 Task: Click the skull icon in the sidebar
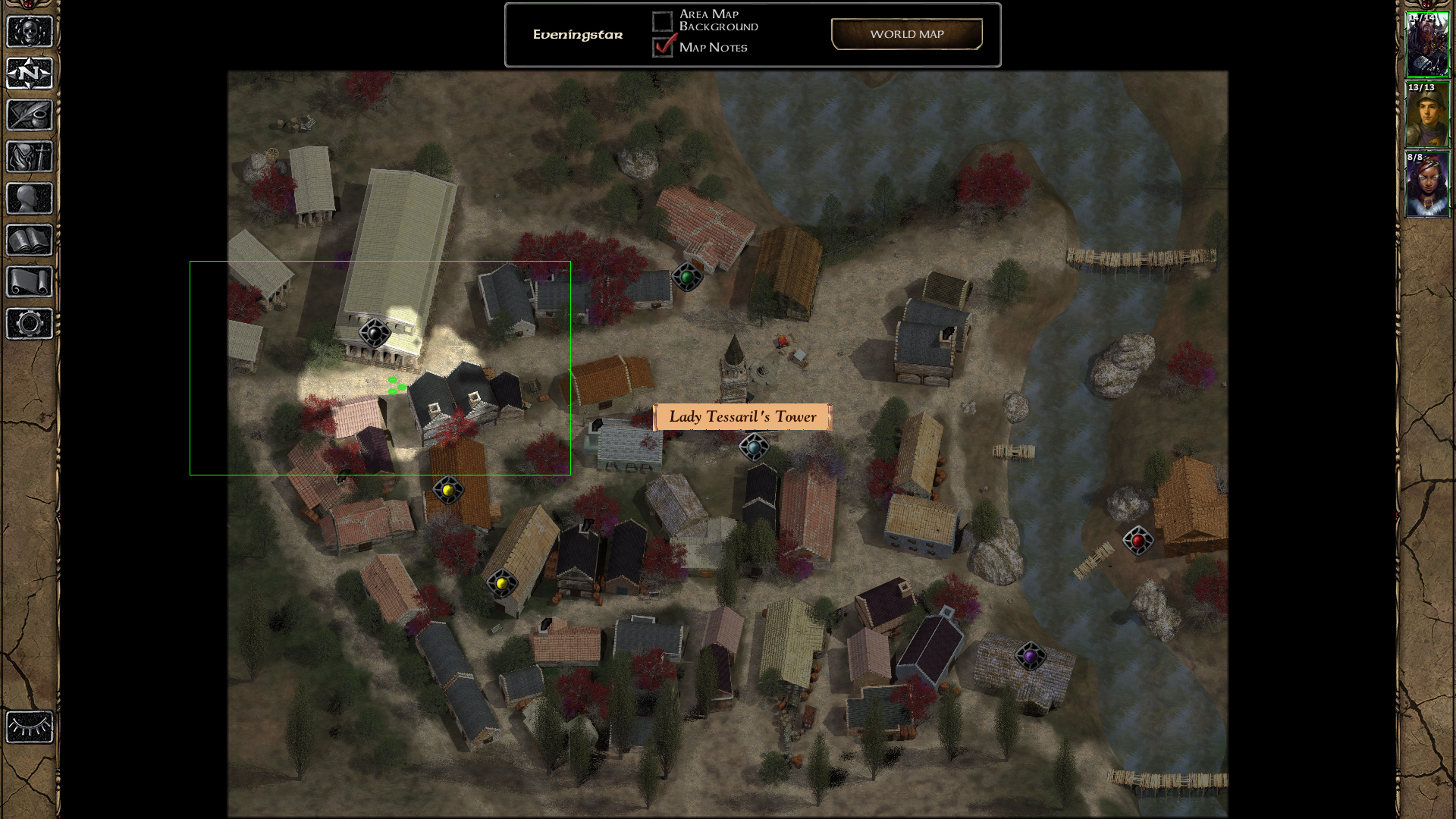click(30, 32)
